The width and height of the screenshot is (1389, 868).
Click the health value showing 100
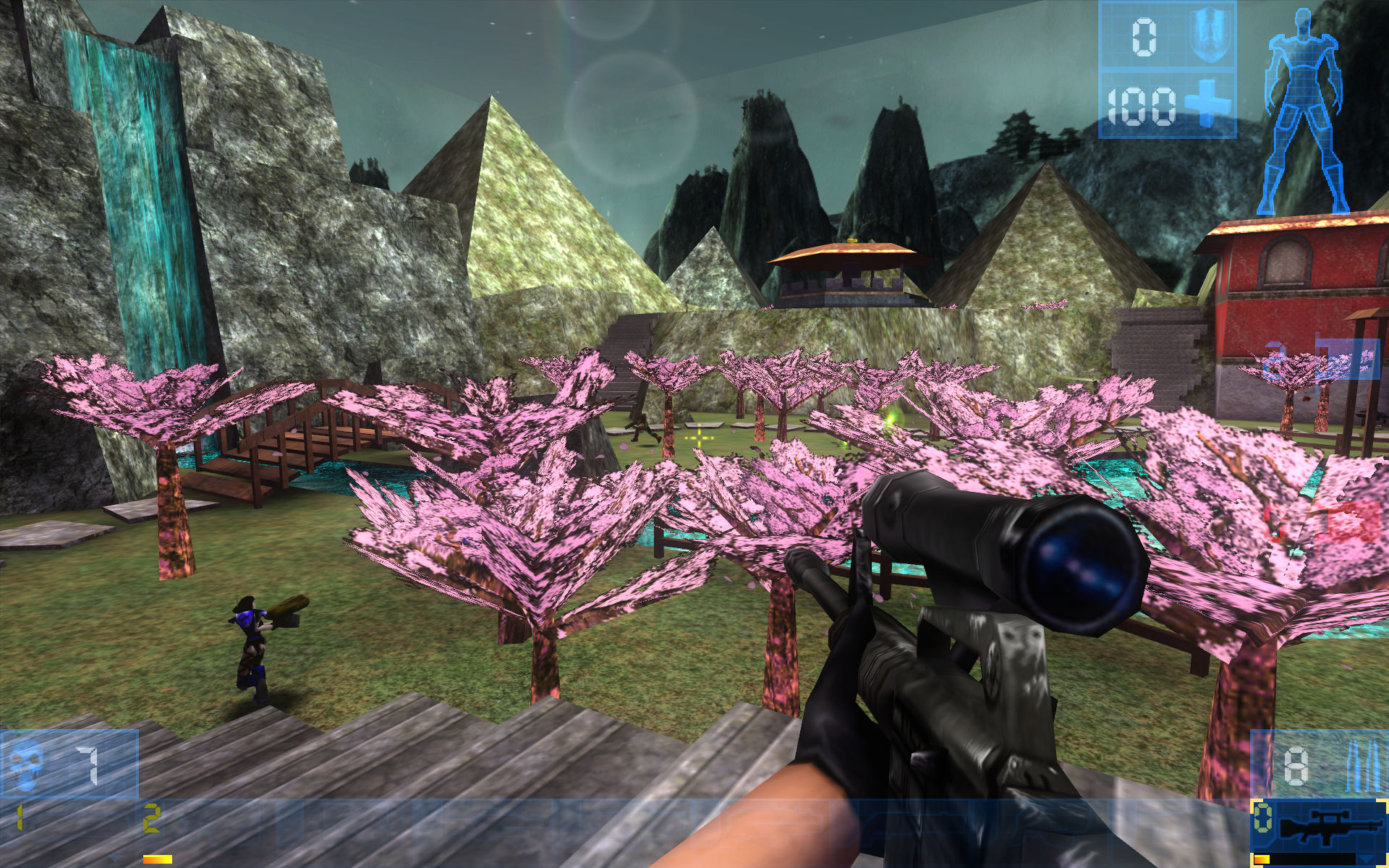coord(1142,107)
